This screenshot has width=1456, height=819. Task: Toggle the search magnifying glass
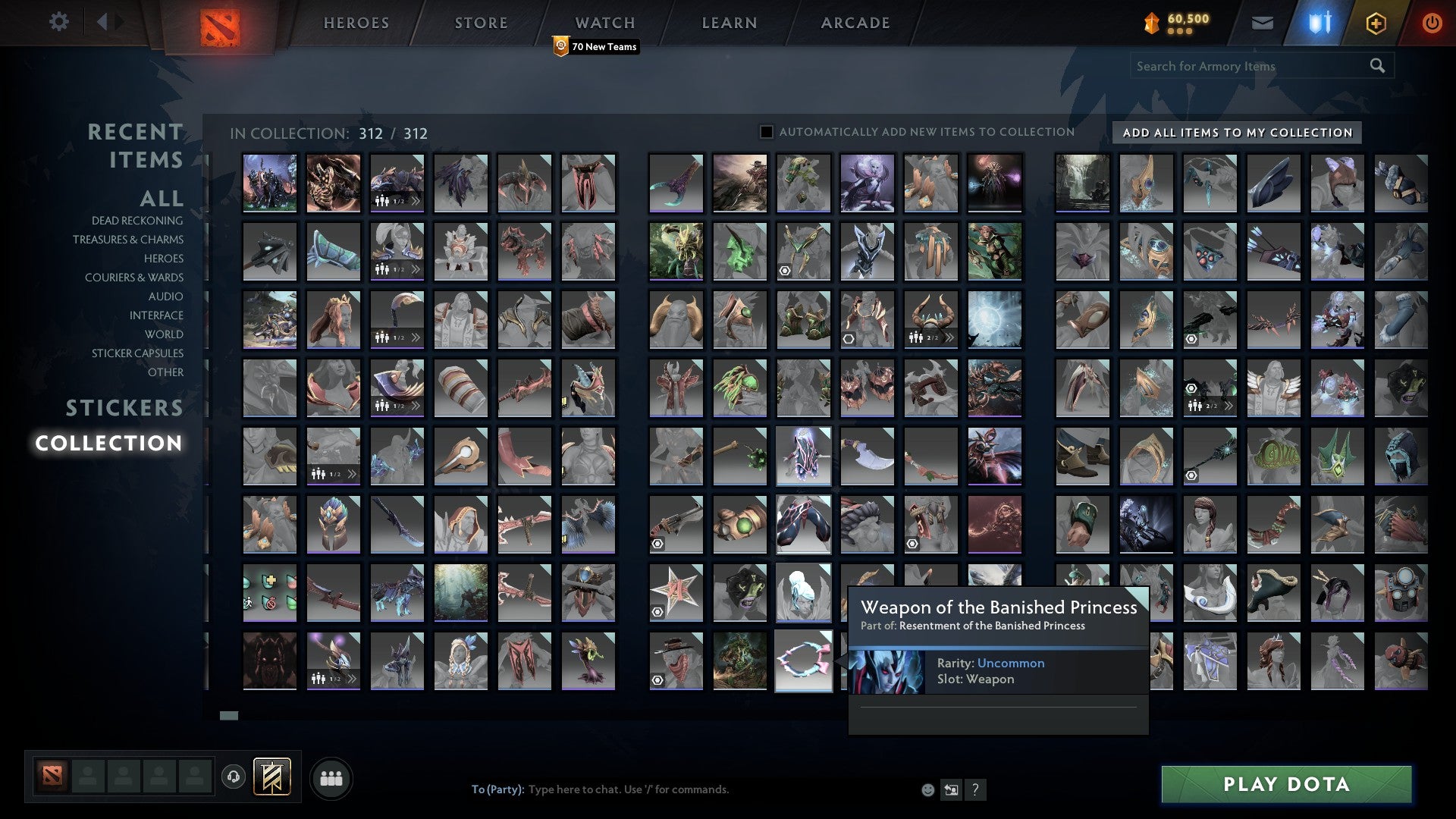(x=1378, y=66)
